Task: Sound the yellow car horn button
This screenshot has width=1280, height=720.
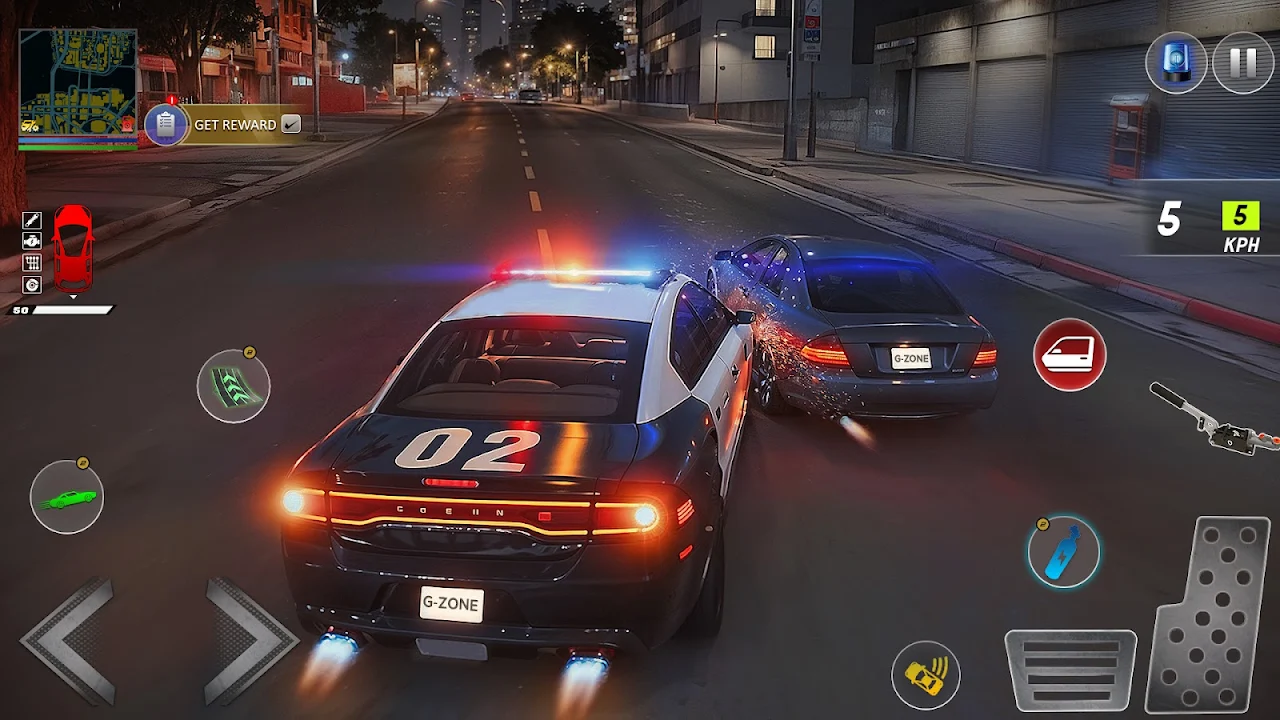Action: click(926, 676)
